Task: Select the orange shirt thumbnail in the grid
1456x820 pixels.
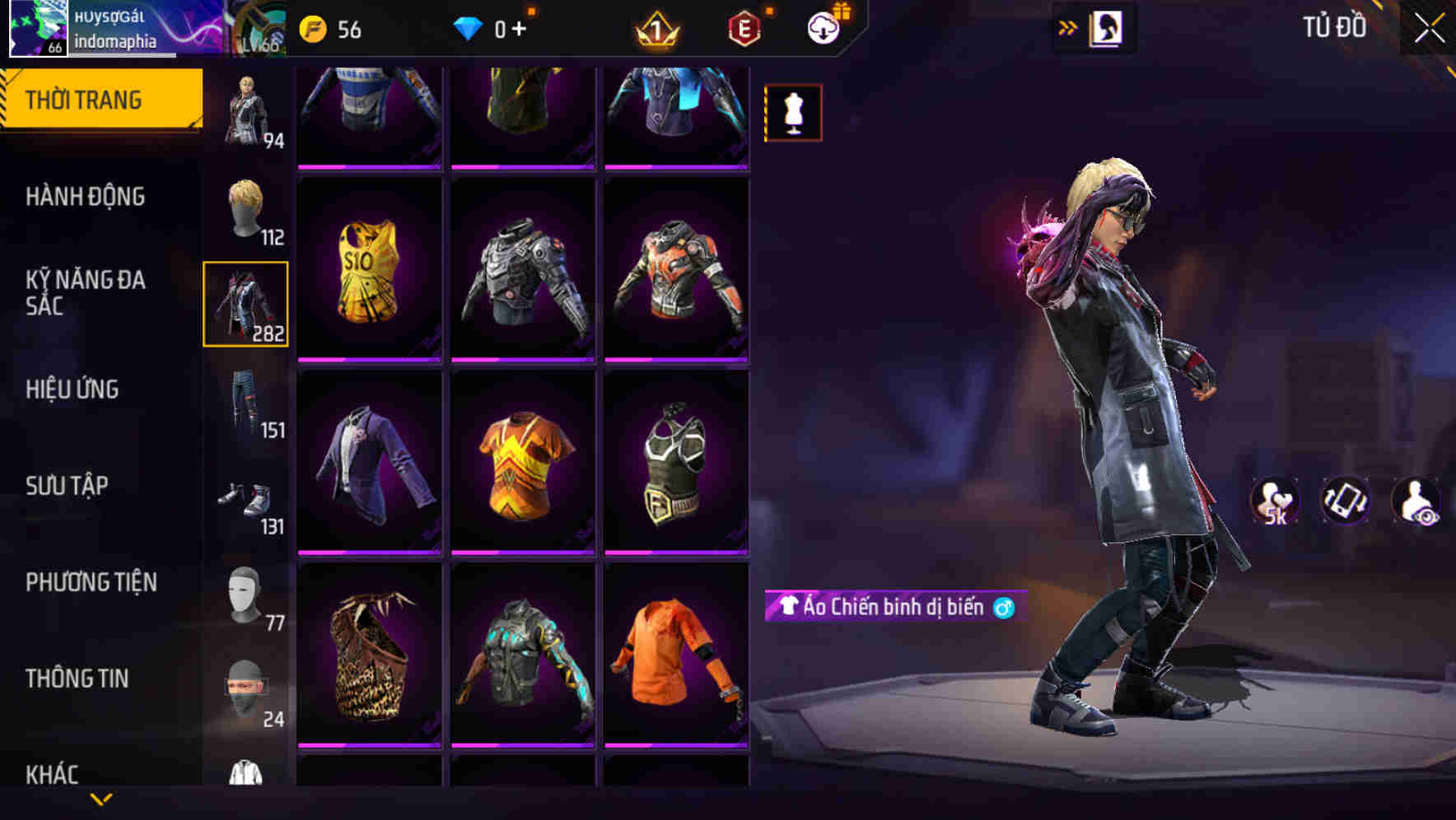Action: click(677, 659)
